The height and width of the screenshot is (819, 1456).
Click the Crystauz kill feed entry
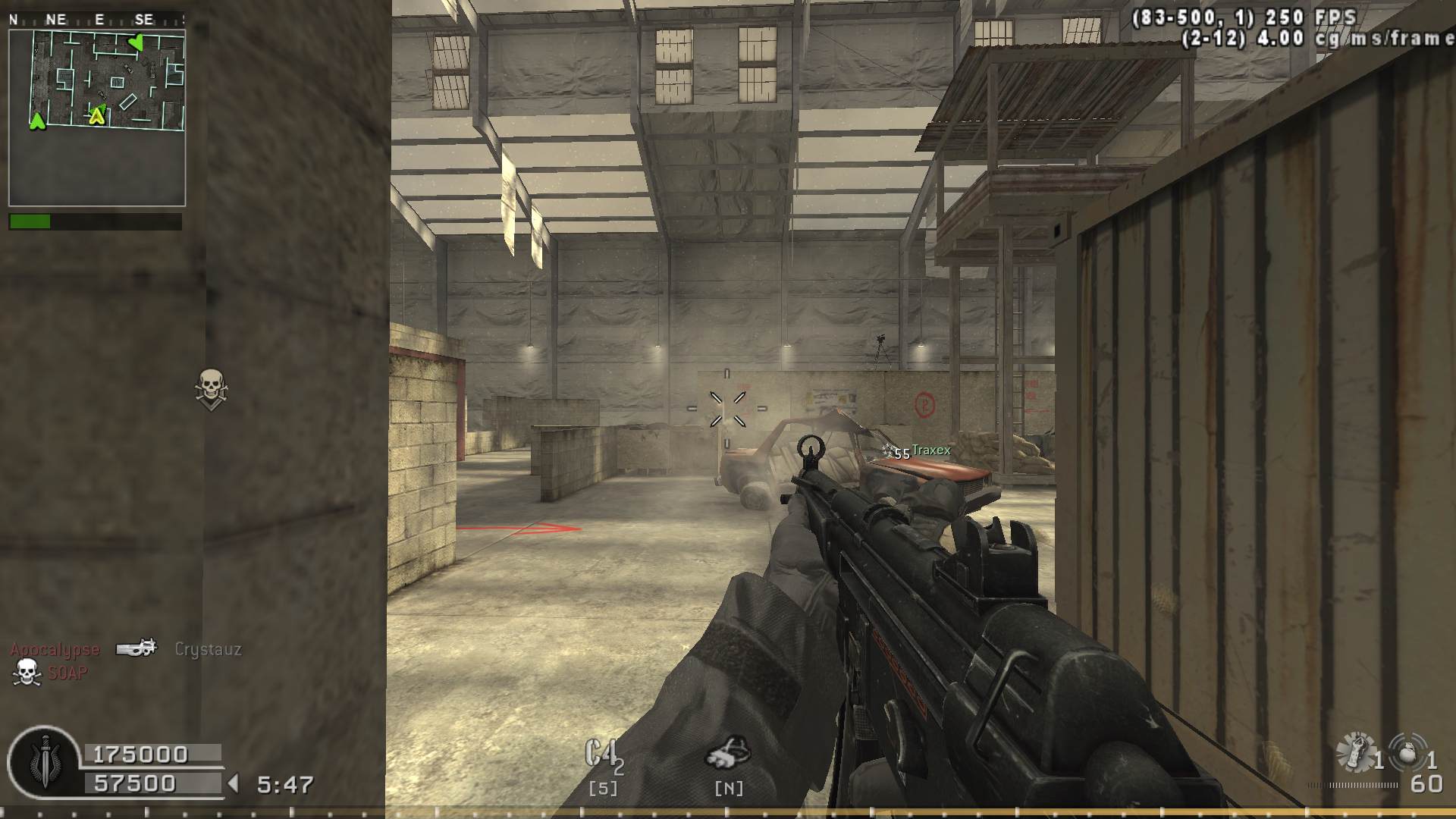208,649
